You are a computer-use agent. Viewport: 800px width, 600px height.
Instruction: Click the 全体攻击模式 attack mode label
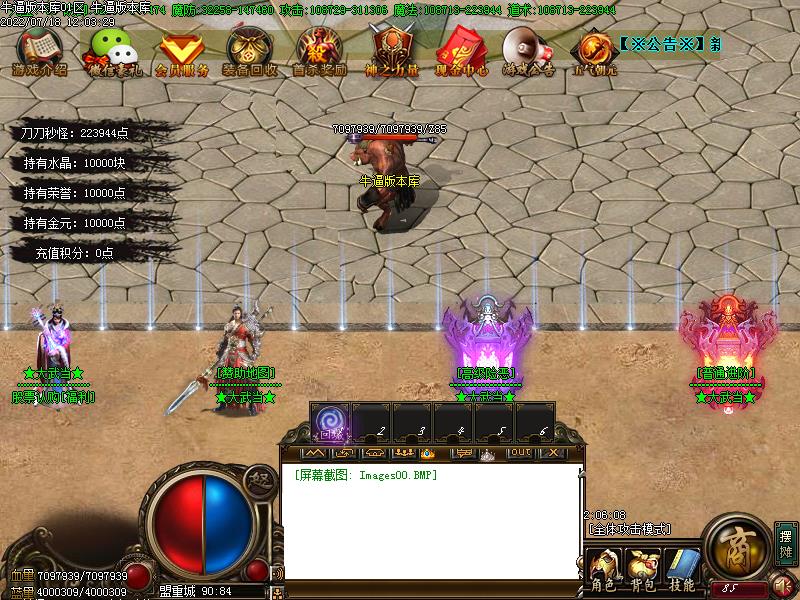tap(629, 528)
